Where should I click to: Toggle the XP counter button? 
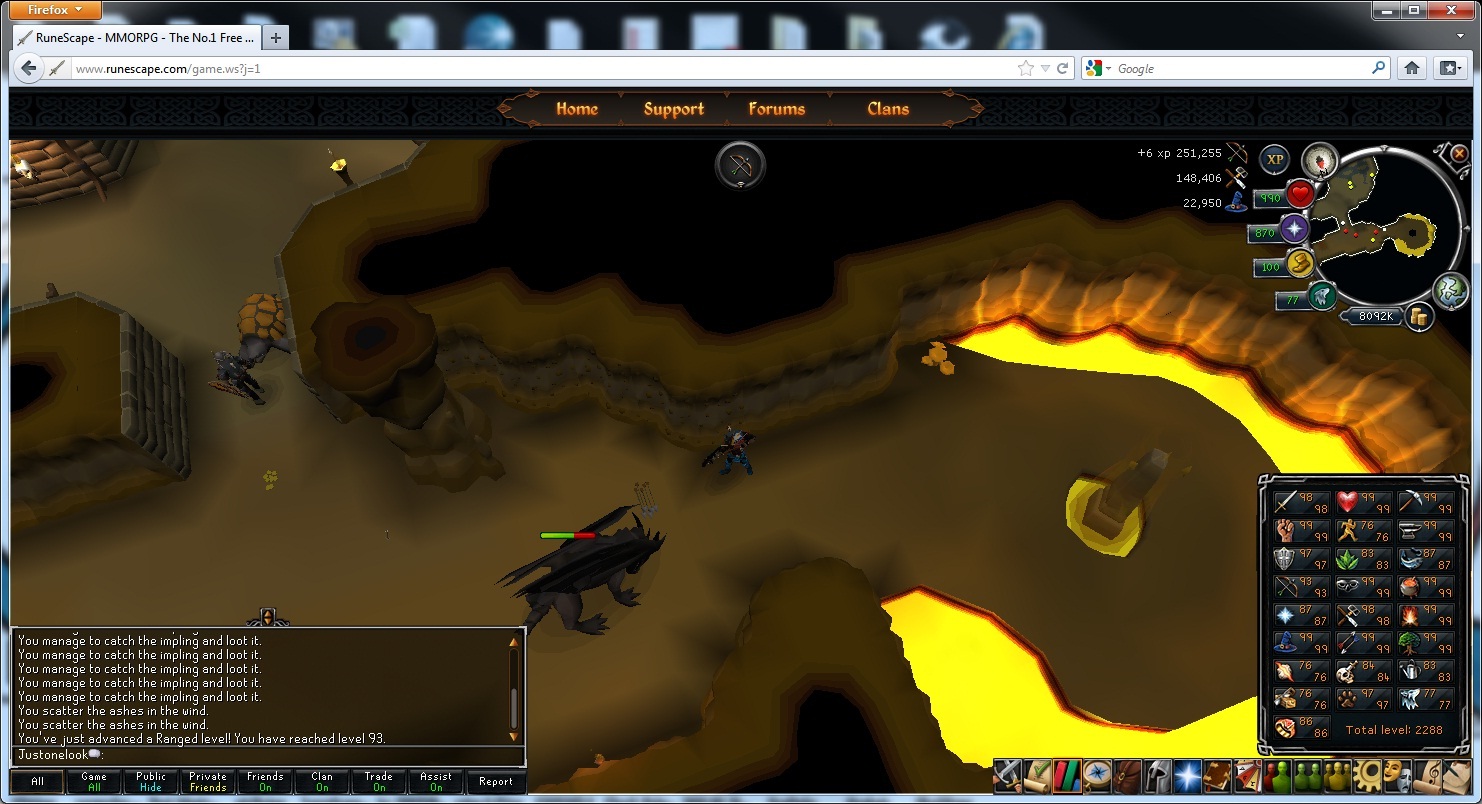[x=1274, y=159]
